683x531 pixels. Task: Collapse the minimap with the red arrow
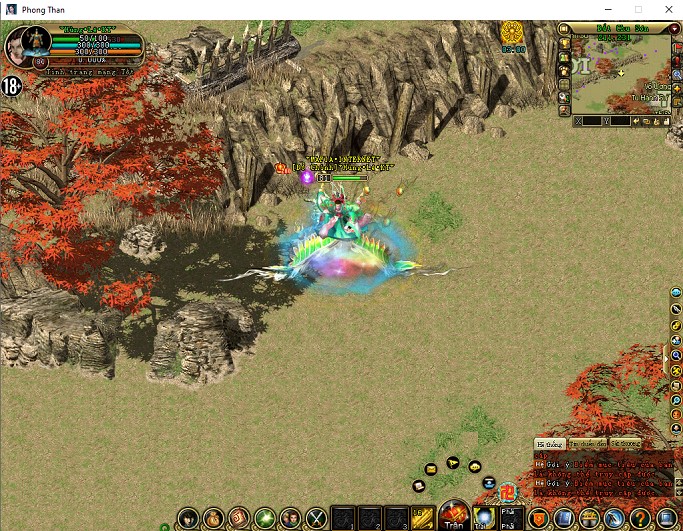click(674, 30)
